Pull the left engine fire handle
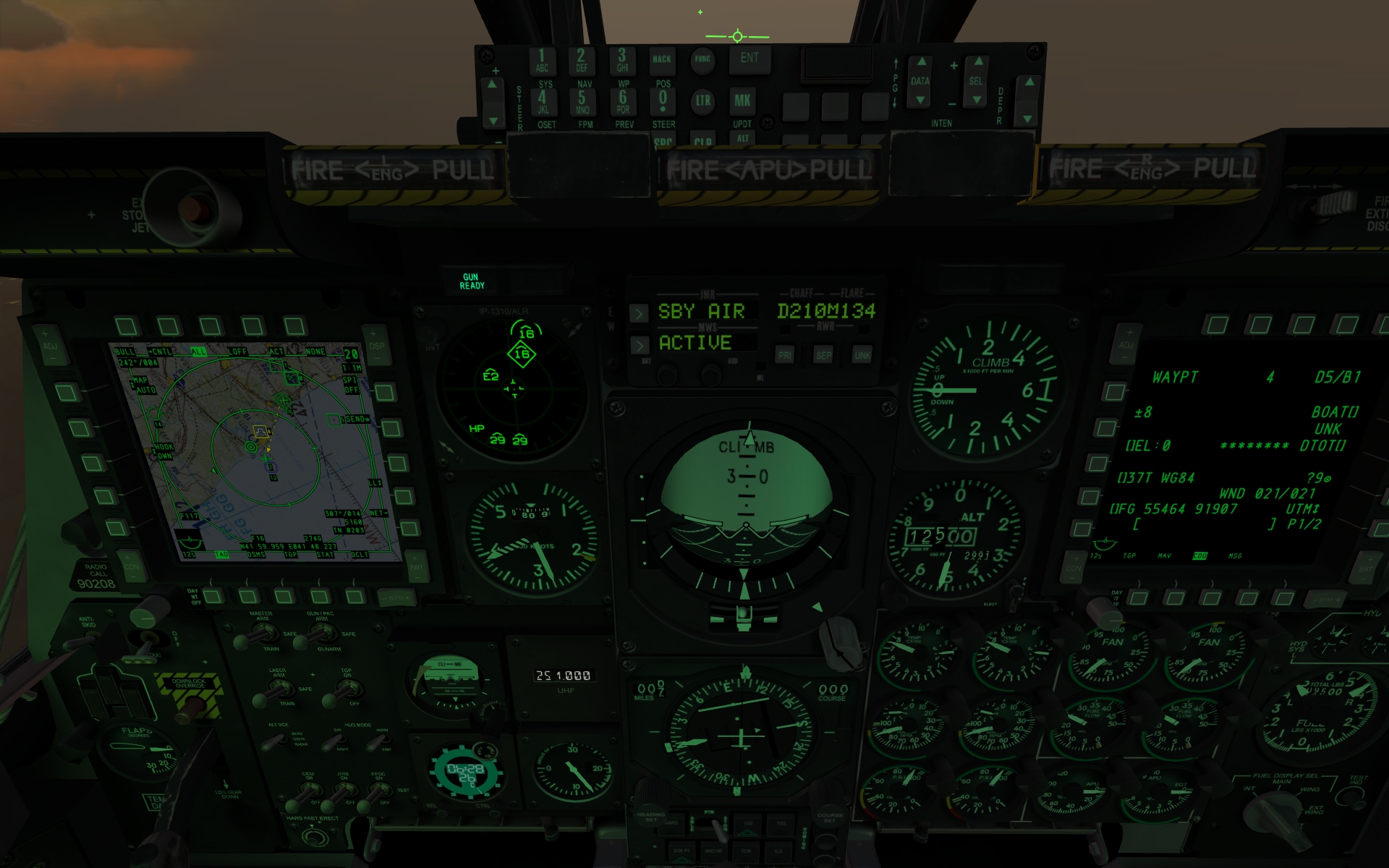Screen dimensions: 1389x868 pyautogui.click(x=391, y=171)
